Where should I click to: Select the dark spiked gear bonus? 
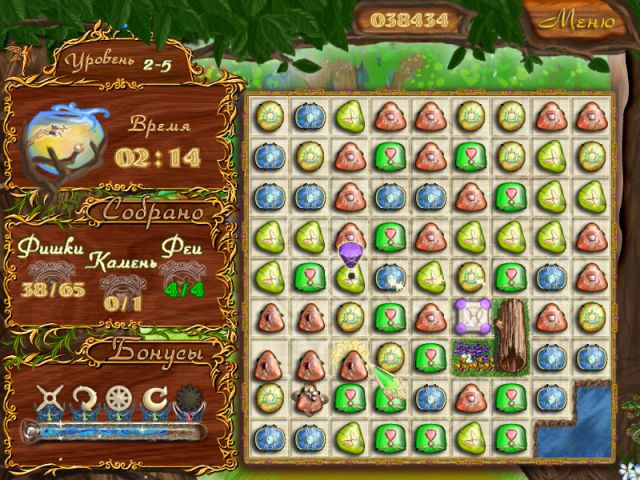click(188, 400)
